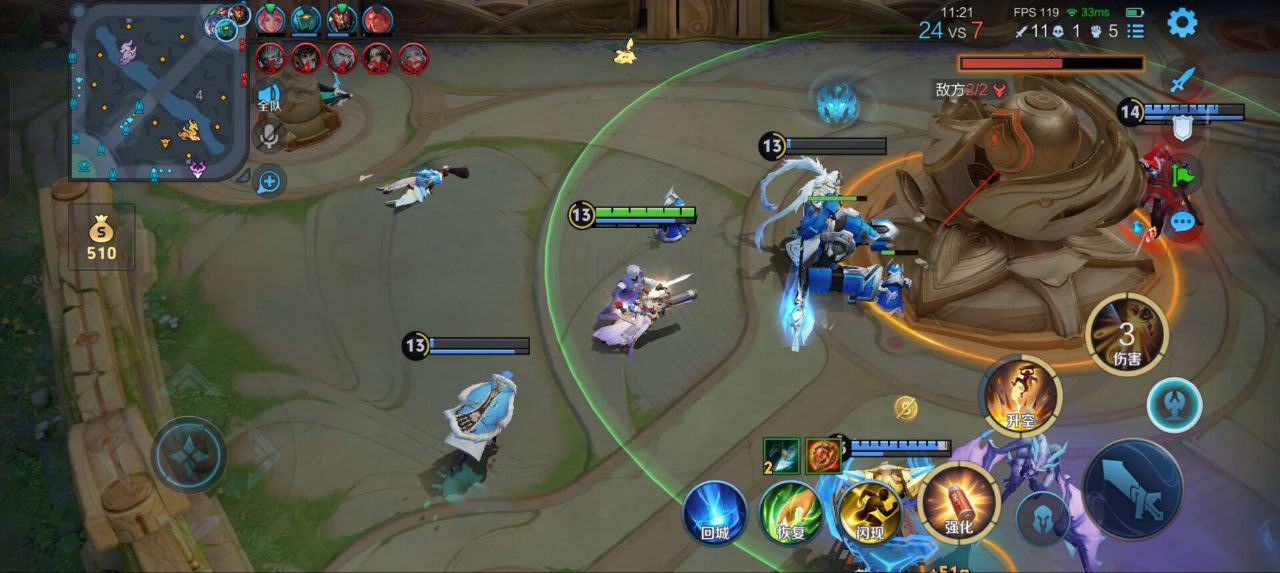Toggle the 全队 team voice speaker
This screenshot has height=573, width=1280.
[269, 97]
